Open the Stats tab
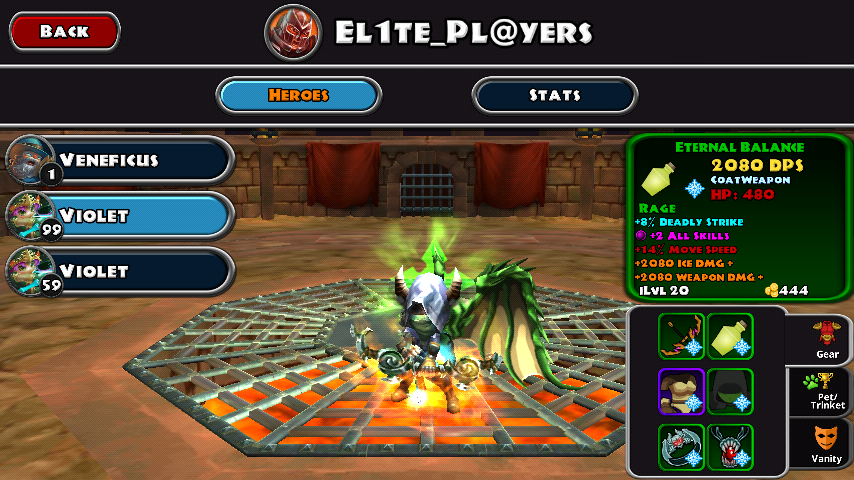This screenshot has height=480, width=854. click(554, 95)
